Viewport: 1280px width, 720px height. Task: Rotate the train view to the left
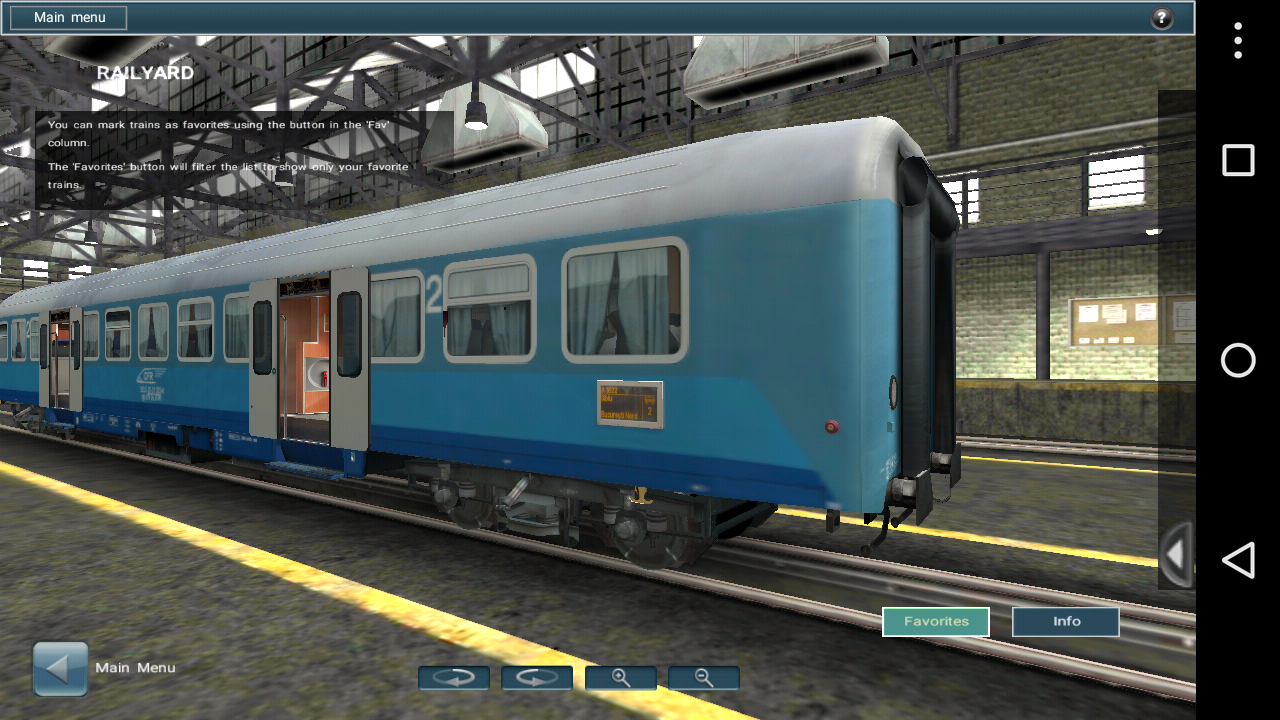(454, 678)
